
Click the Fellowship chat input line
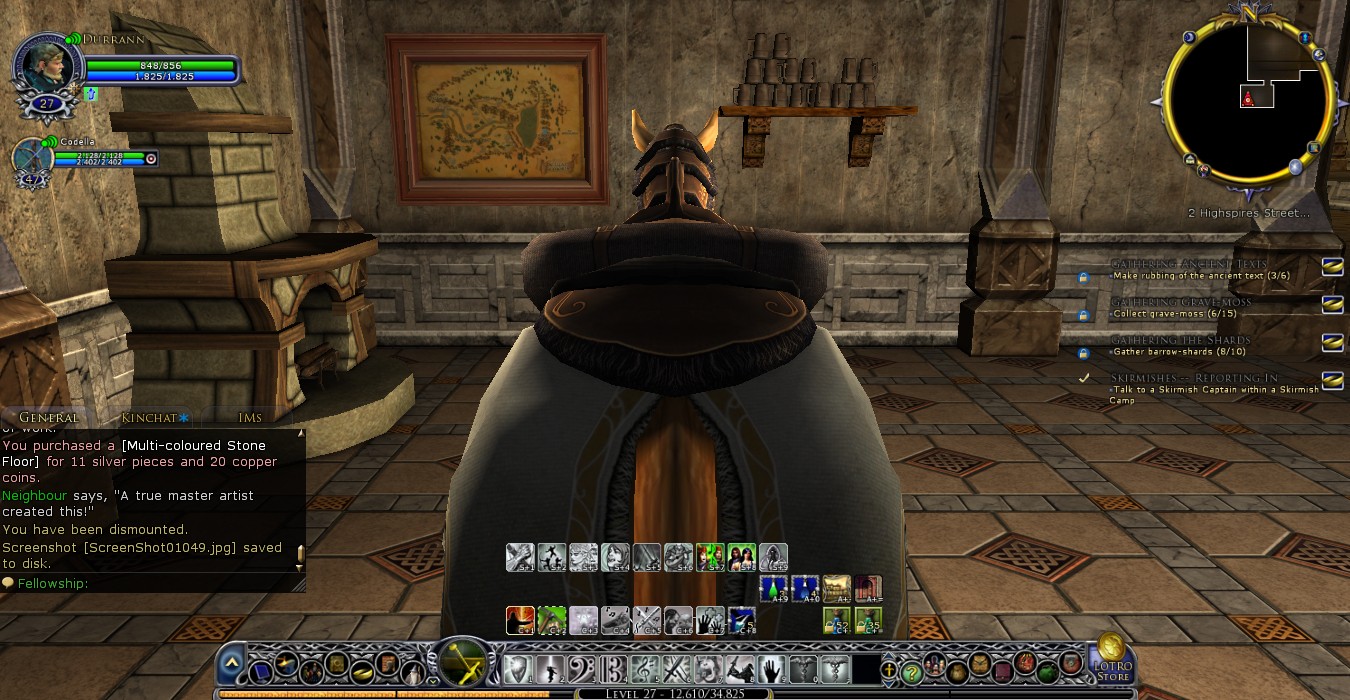tap(150, 583)
